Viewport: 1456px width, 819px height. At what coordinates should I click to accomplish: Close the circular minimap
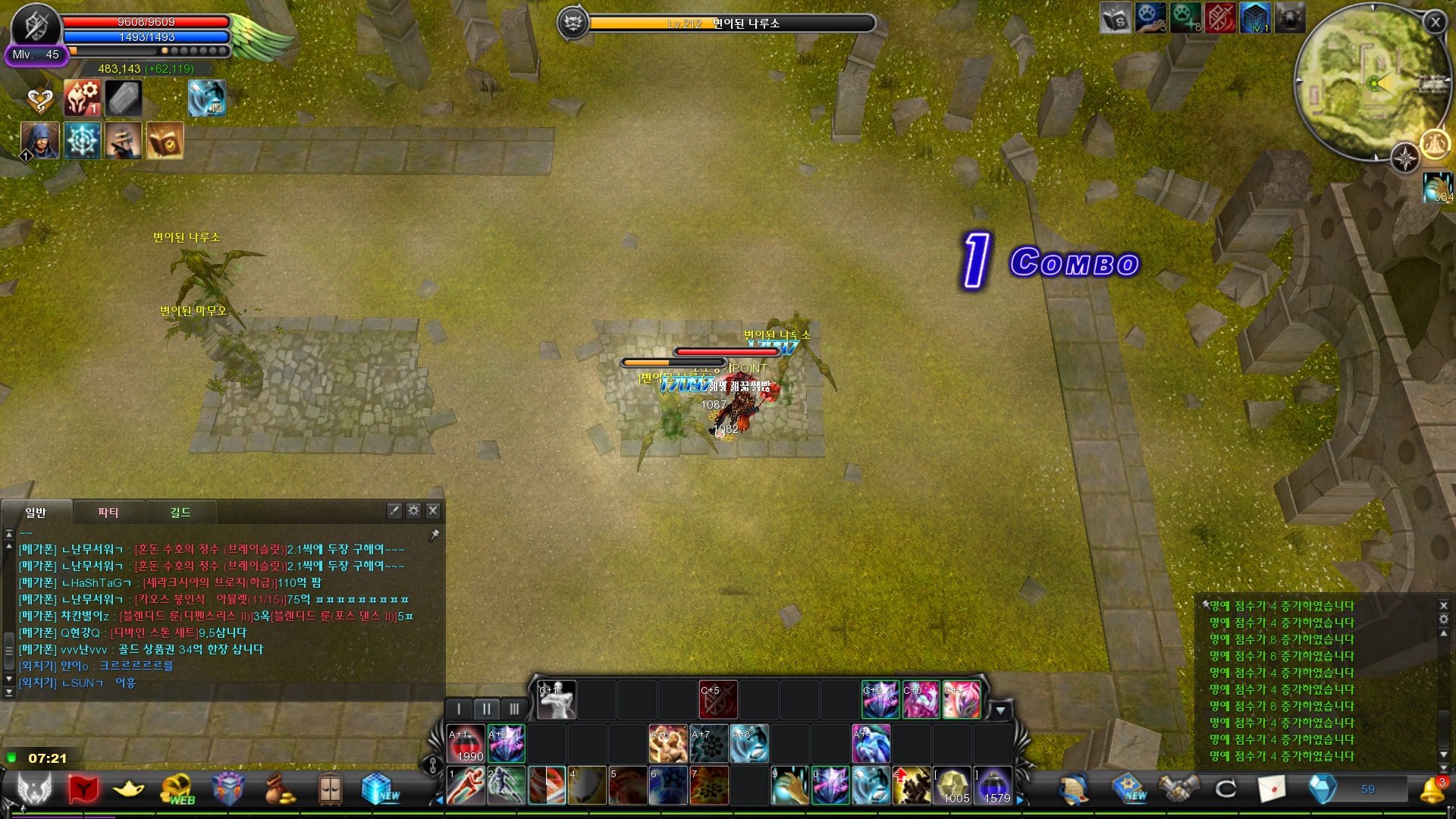(x=1435, y=23)
